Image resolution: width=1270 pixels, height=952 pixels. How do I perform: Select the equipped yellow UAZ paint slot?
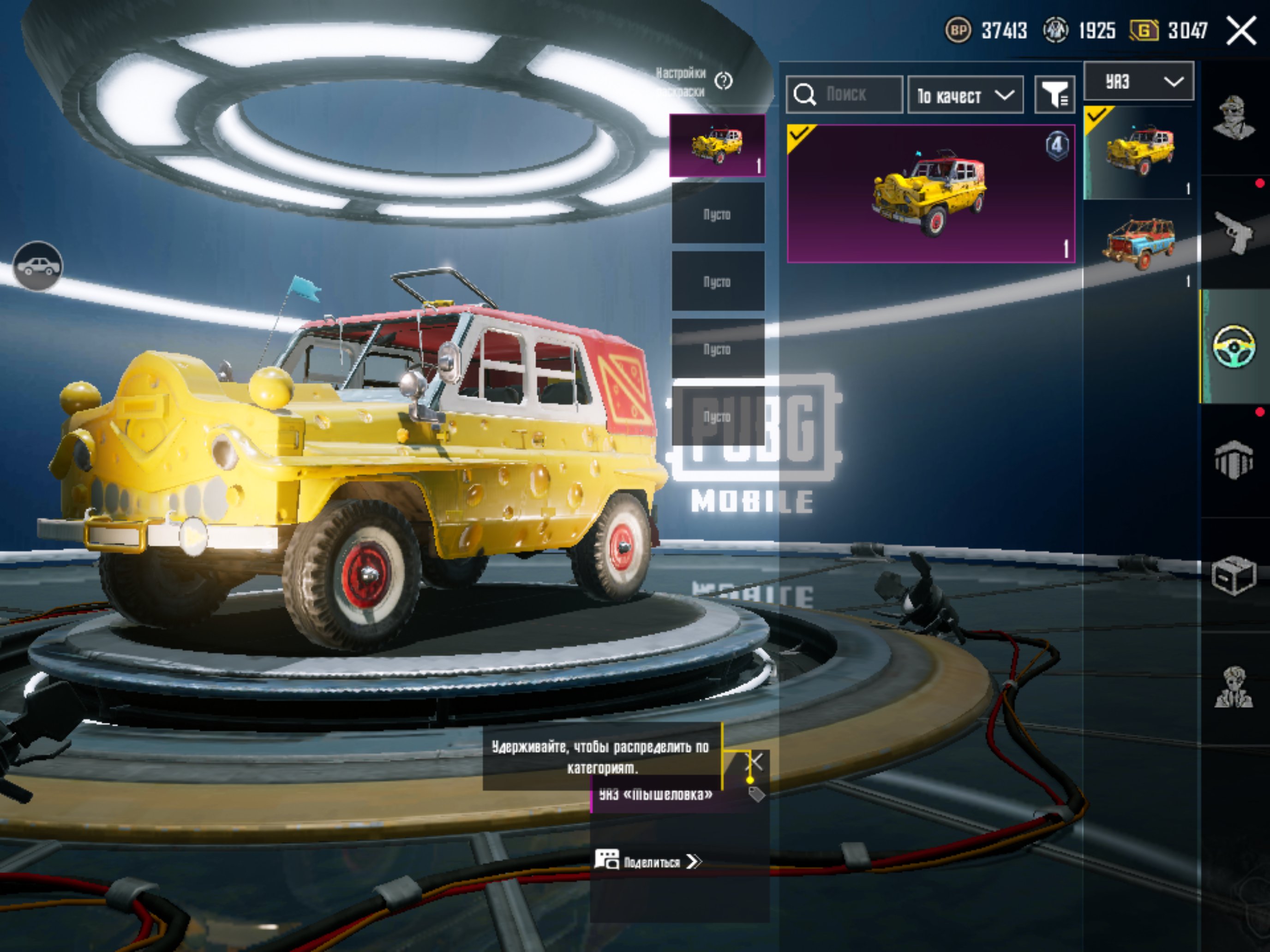pyautogui.click(x=717, y=145)
